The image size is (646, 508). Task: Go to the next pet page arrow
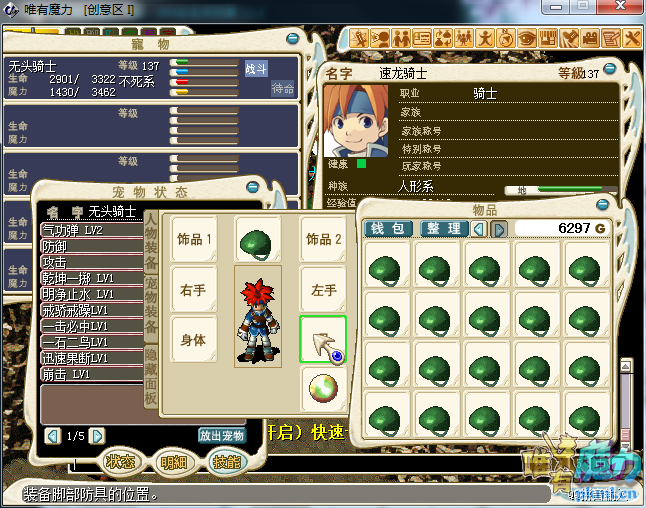[97, 436]
